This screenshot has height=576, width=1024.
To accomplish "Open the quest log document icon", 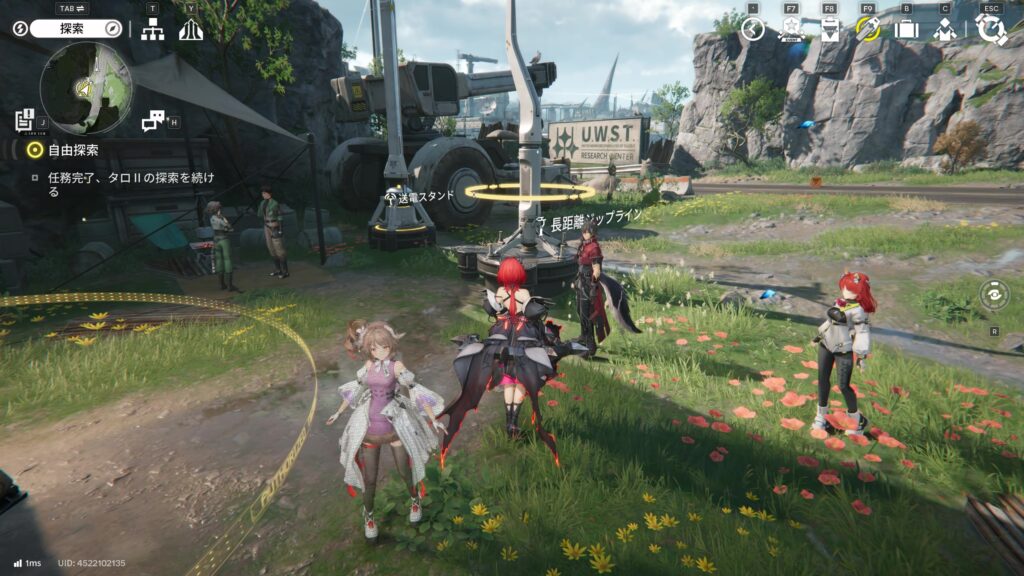I will [25, 120].
